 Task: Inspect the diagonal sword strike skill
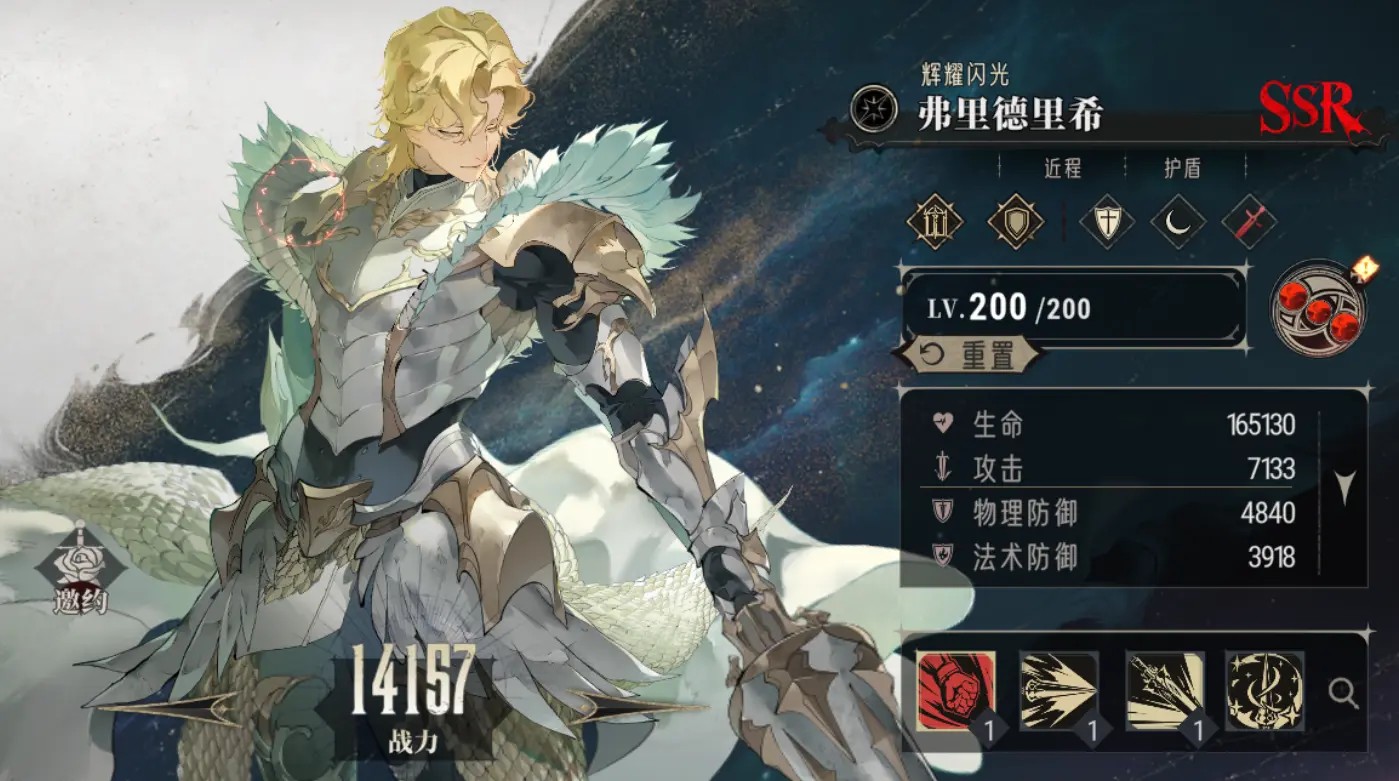click(x=1164, y=690)
